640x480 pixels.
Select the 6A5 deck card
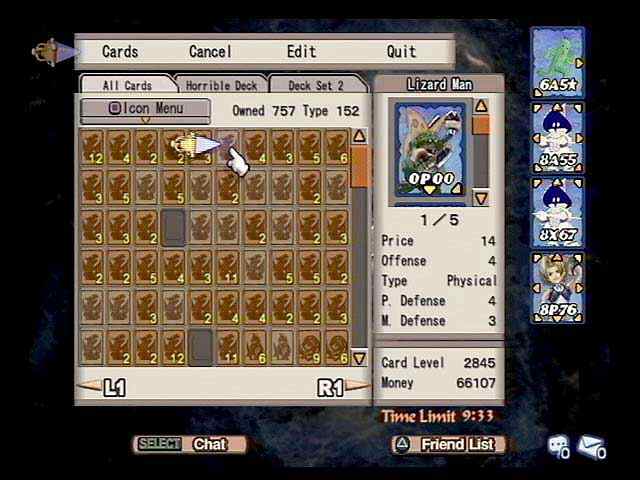558,61
